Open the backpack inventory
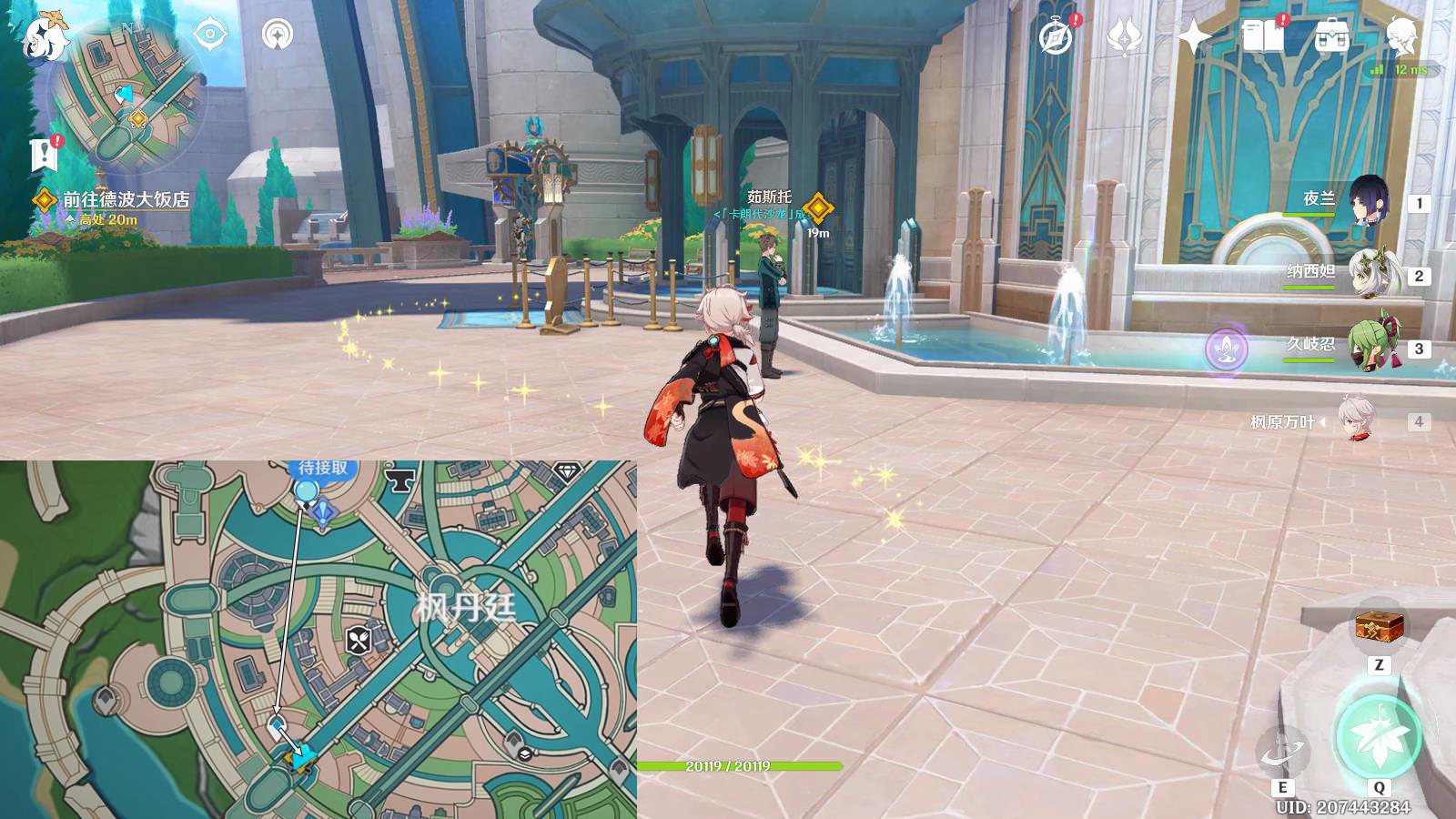 tap(1331, 37)
